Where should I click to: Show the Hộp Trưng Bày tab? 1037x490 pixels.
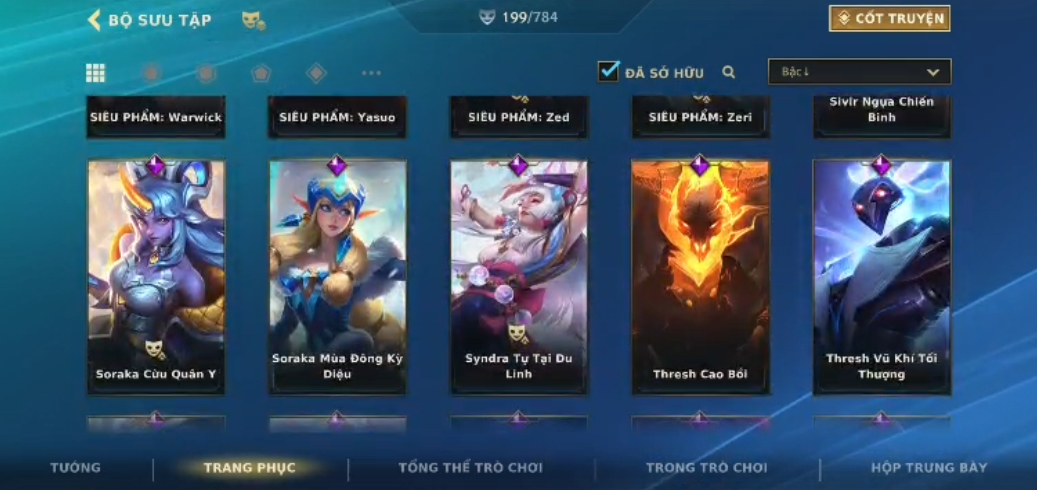929,468
